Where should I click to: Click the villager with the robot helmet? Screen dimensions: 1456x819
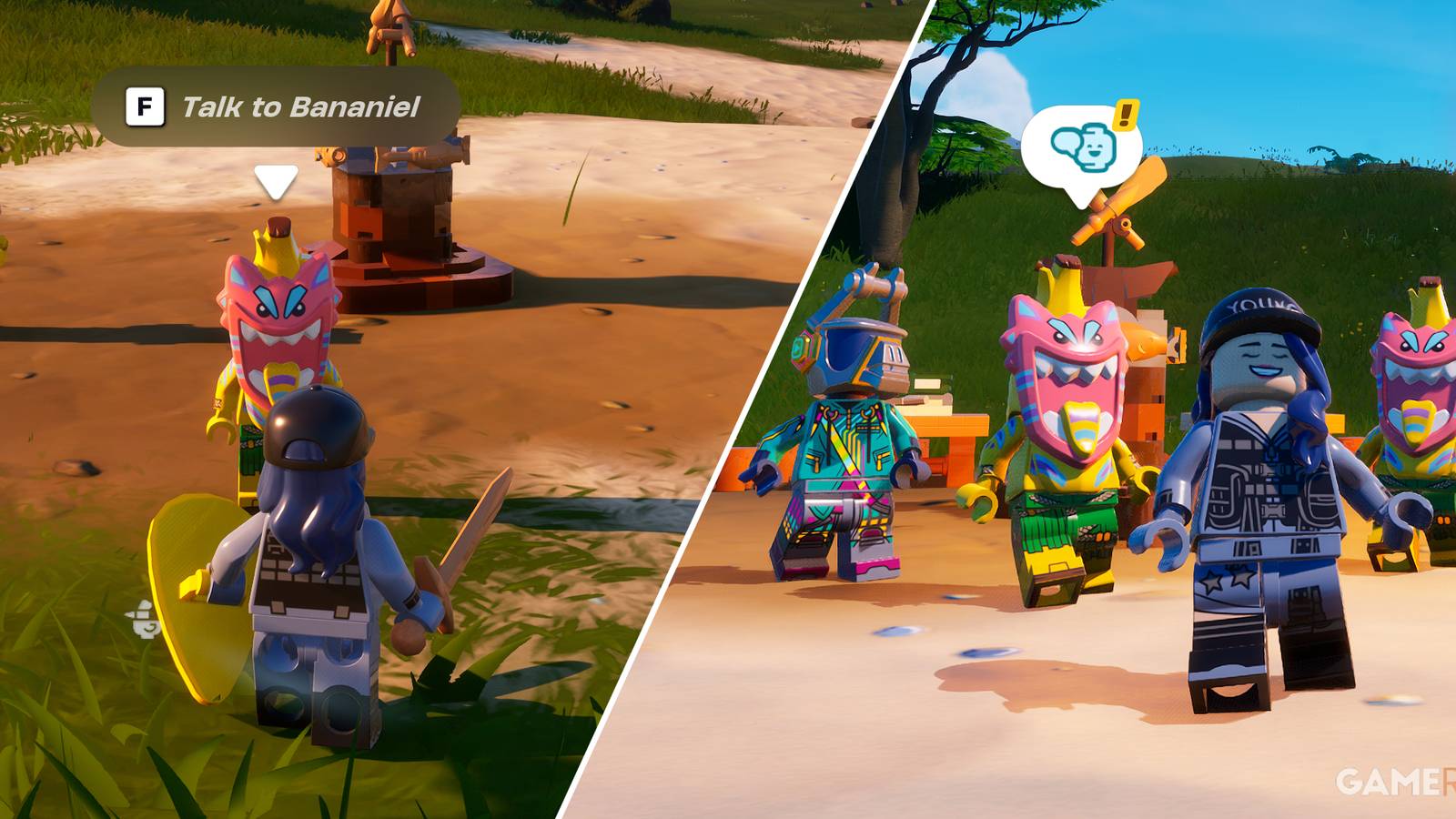pos(837,437)
